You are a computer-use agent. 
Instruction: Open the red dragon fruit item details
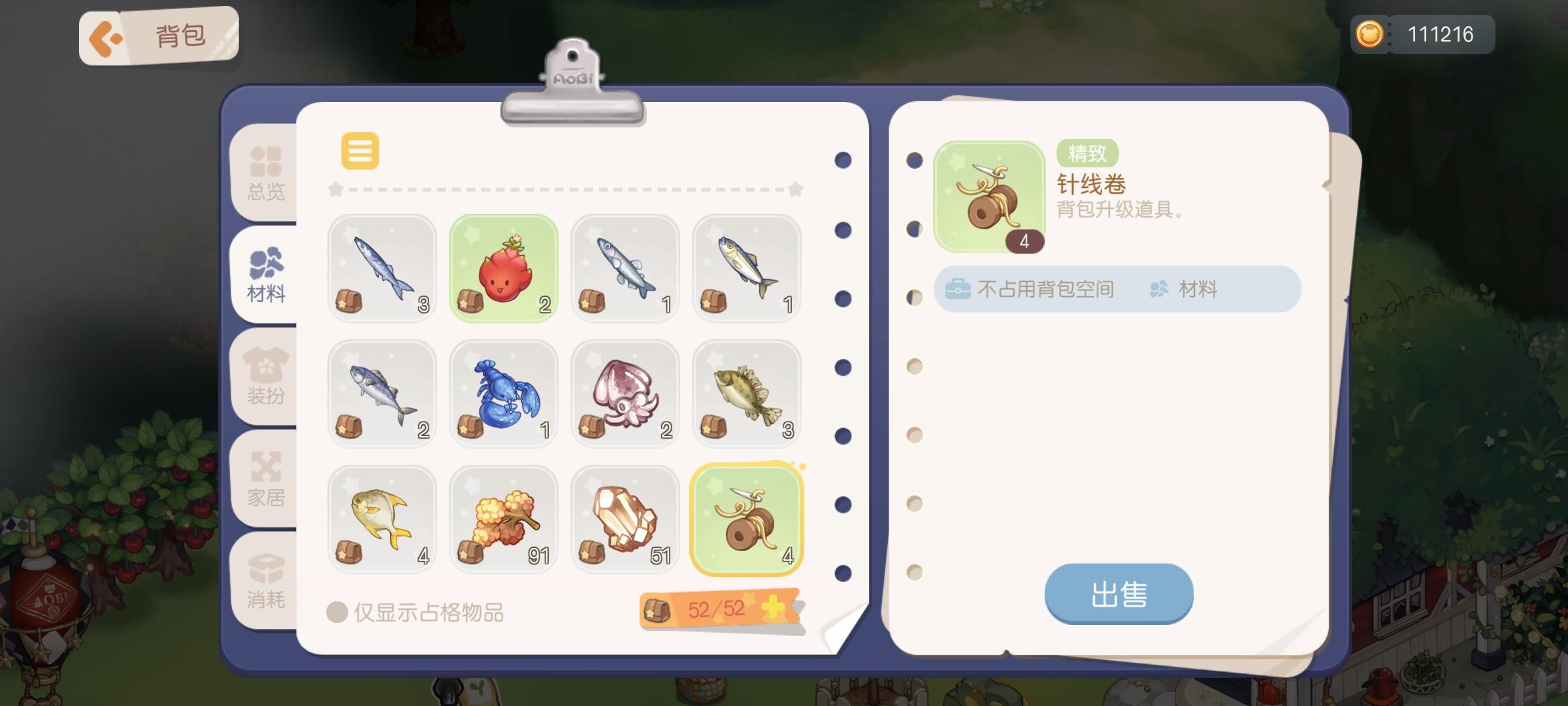click(503, 268)
